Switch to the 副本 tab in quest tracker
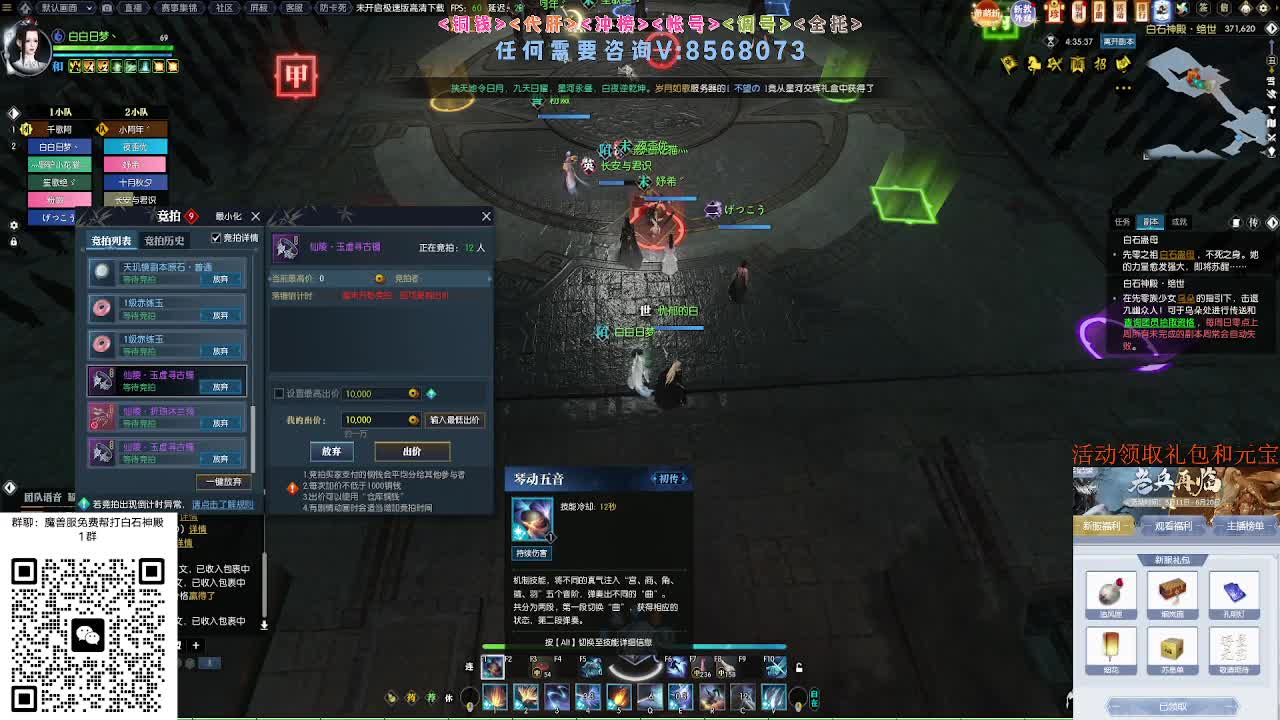This screenshot has height=720, width=1280. 1151,221
